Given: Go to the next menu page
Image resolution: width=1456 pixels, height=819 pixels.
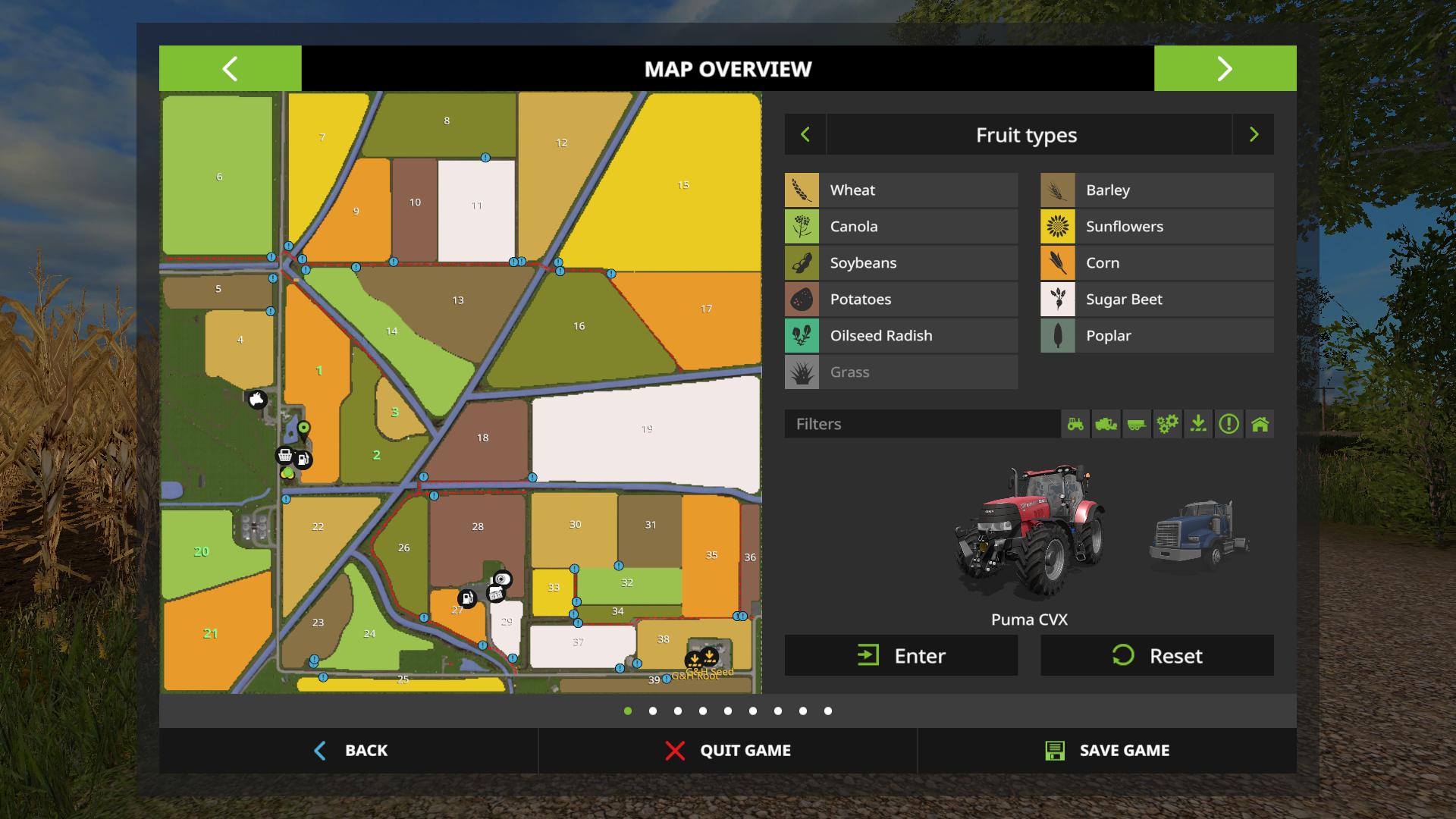Looking at the screenshot, I should [1225, 69].
